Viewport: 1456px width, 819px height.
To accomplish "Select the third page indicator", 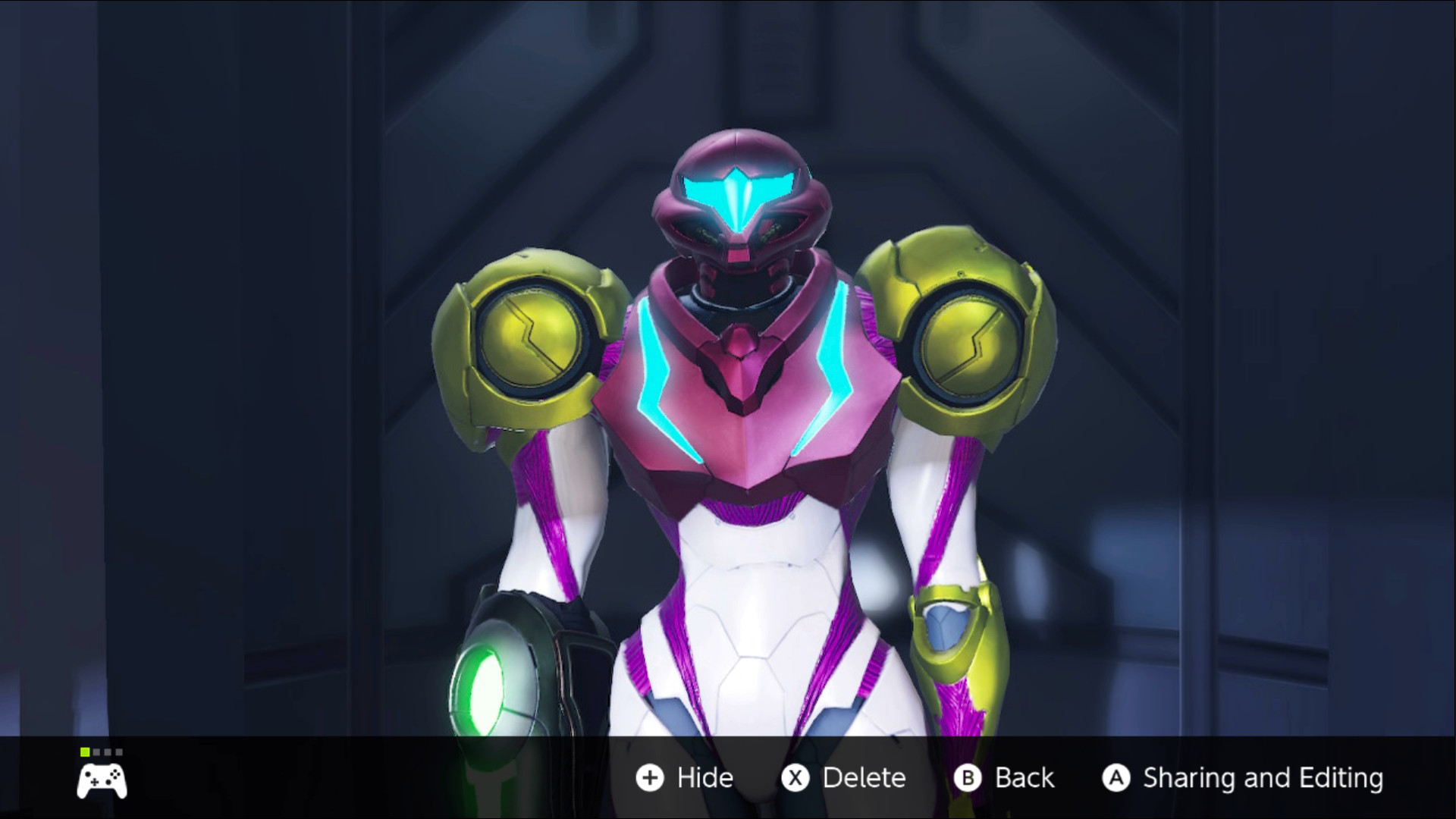I will click(x=108, y=752).
